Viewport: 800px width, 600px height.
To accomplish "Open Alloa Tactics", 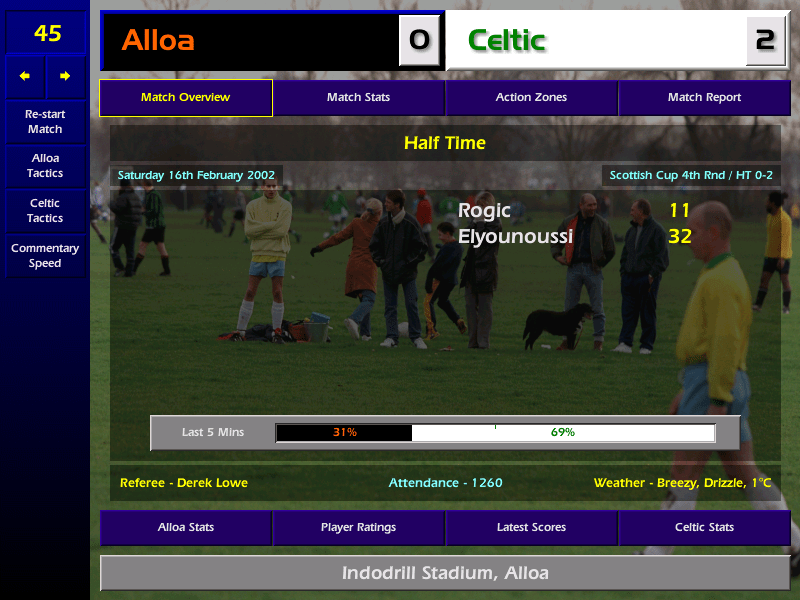I will click(x=45, y=166).
